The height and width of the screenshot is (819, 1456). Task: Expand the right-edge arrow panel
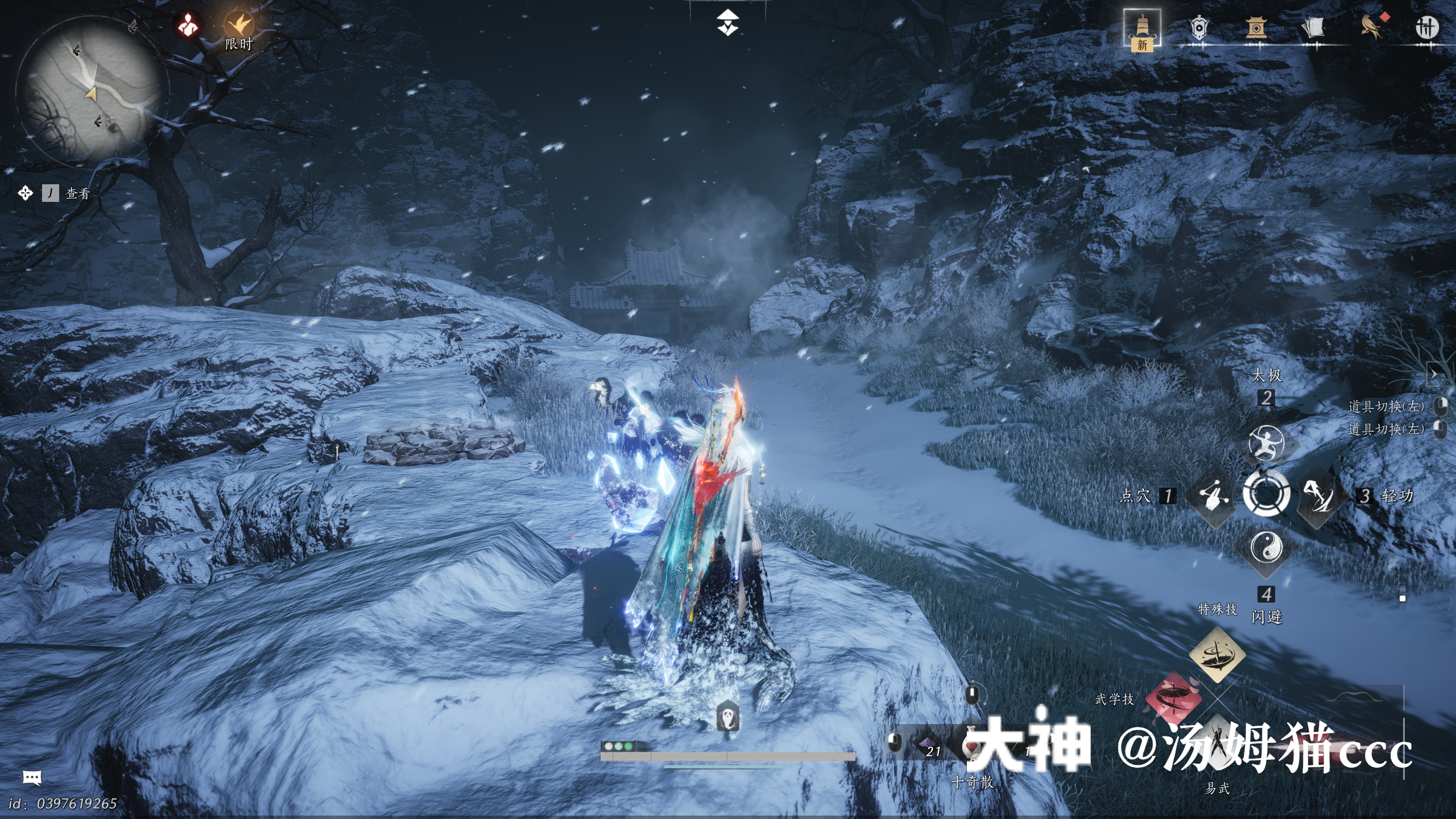coord(1434,374)
